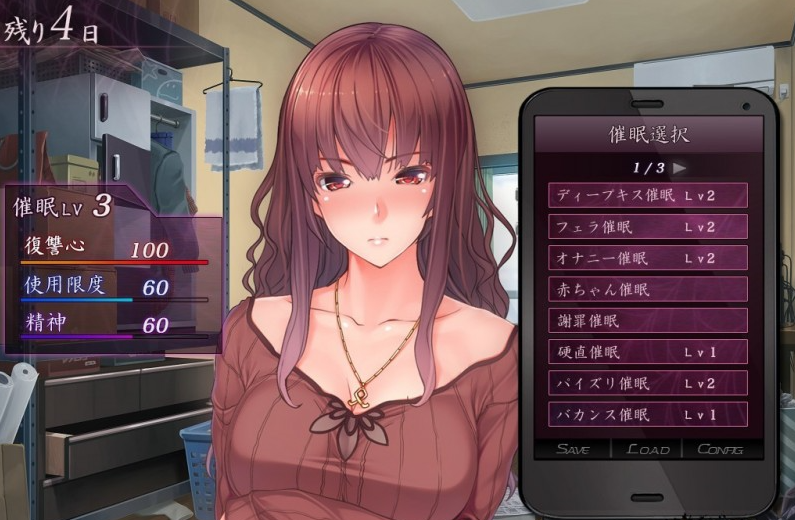
Task: Select the 硬直催眠 Lv1 entry
Action: click(x=647, y=352)
